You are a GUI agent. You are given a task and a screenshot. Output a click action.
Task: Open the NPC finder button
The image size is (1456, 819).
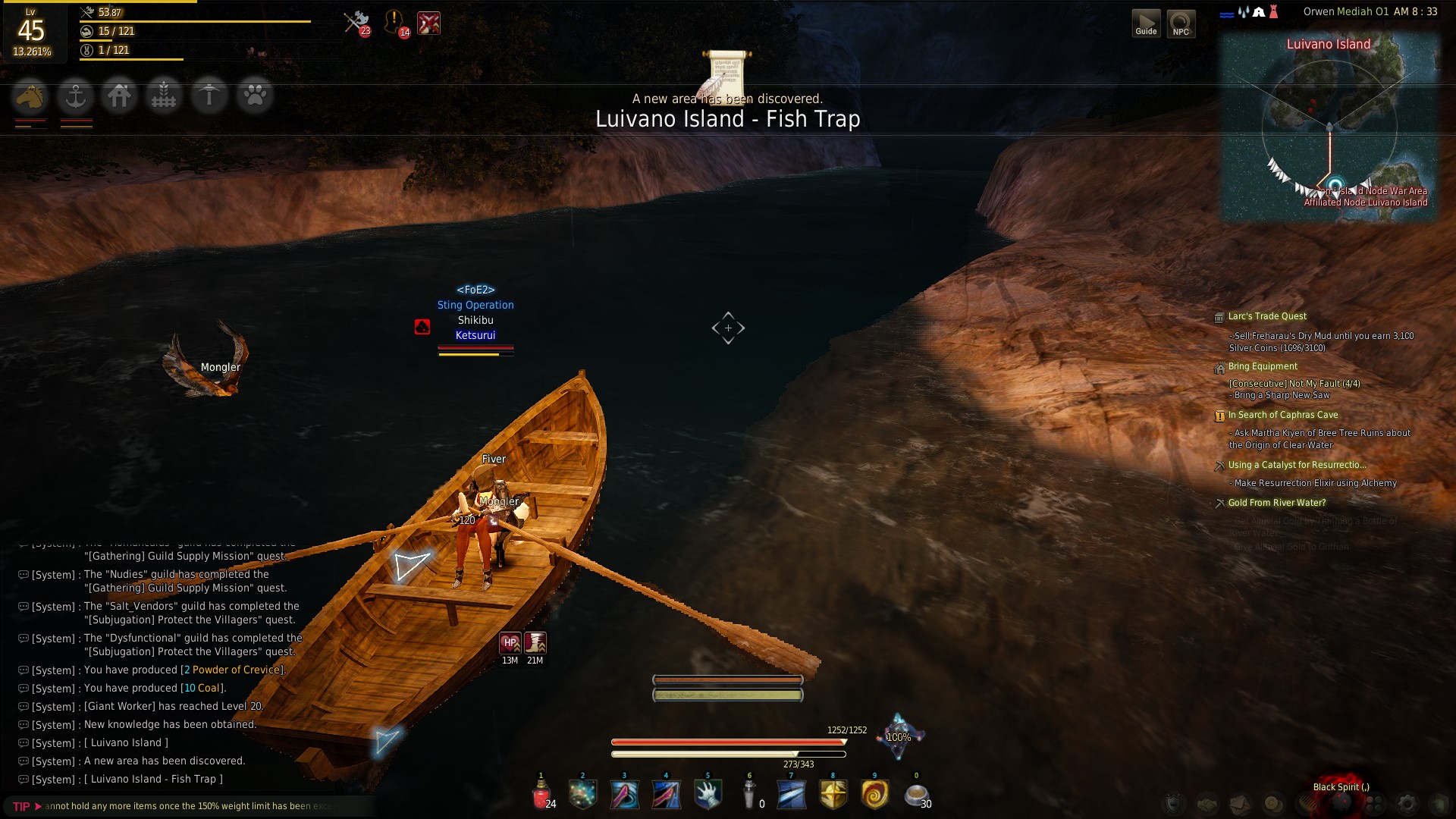coord(1181,23)
